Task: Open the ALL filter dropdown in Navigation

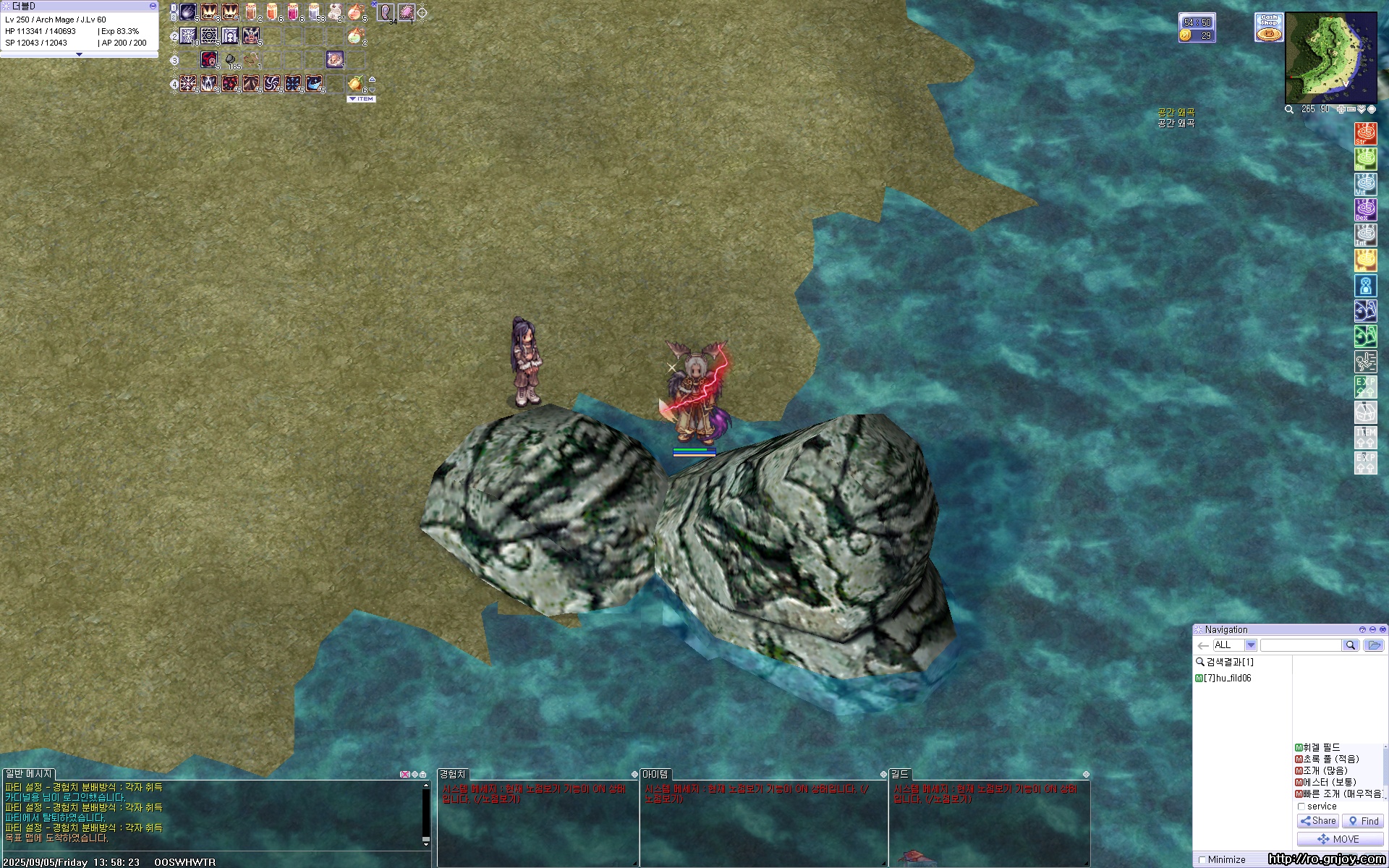Action: click(x=1250, y=645)
